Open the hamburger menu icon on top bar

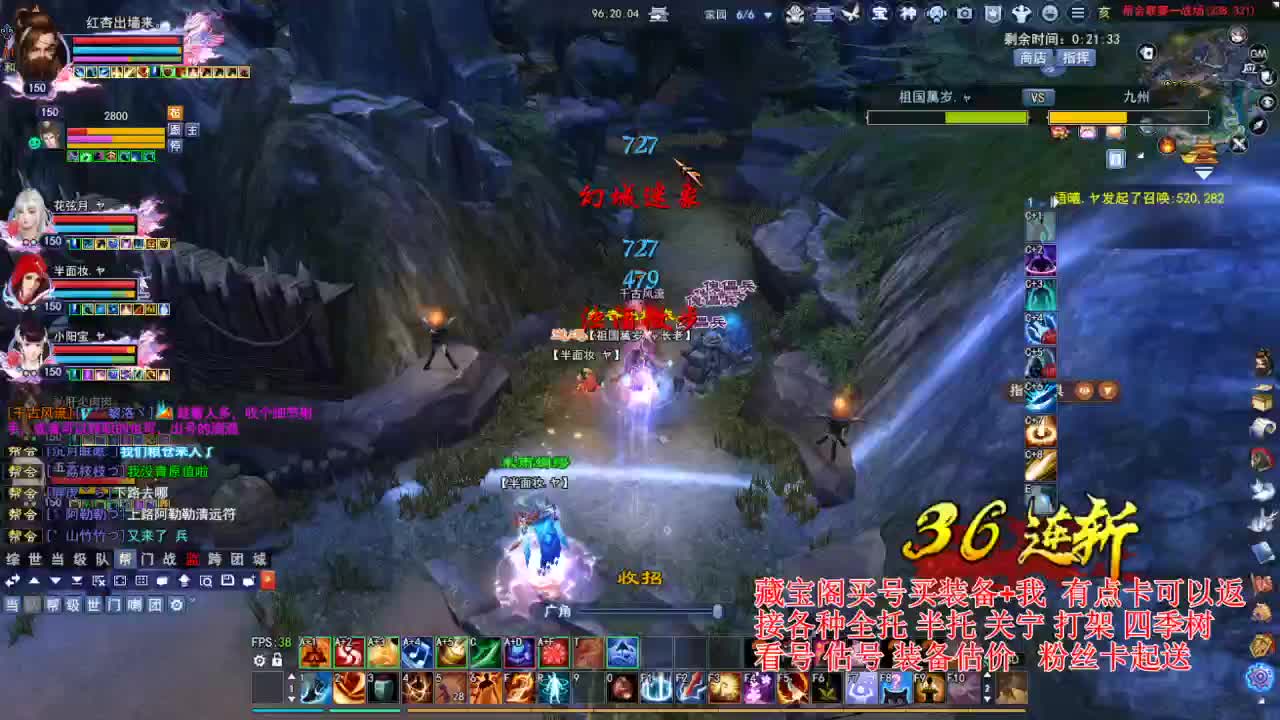(x=1076, y=13)
